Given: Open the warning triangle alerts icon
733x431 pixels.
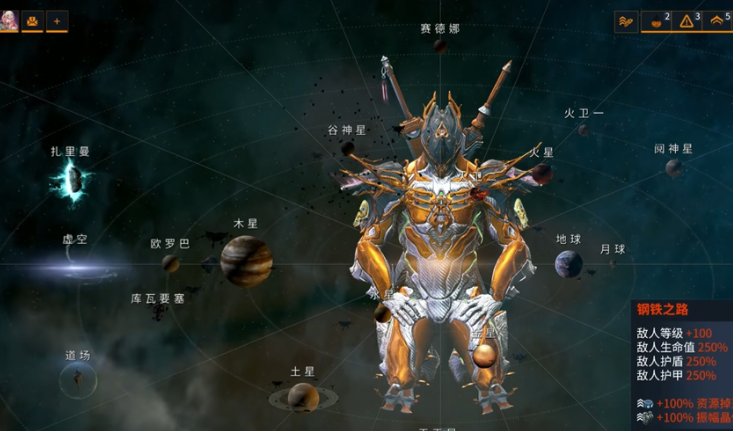Looking at the screenshot, I should [687, 20].
